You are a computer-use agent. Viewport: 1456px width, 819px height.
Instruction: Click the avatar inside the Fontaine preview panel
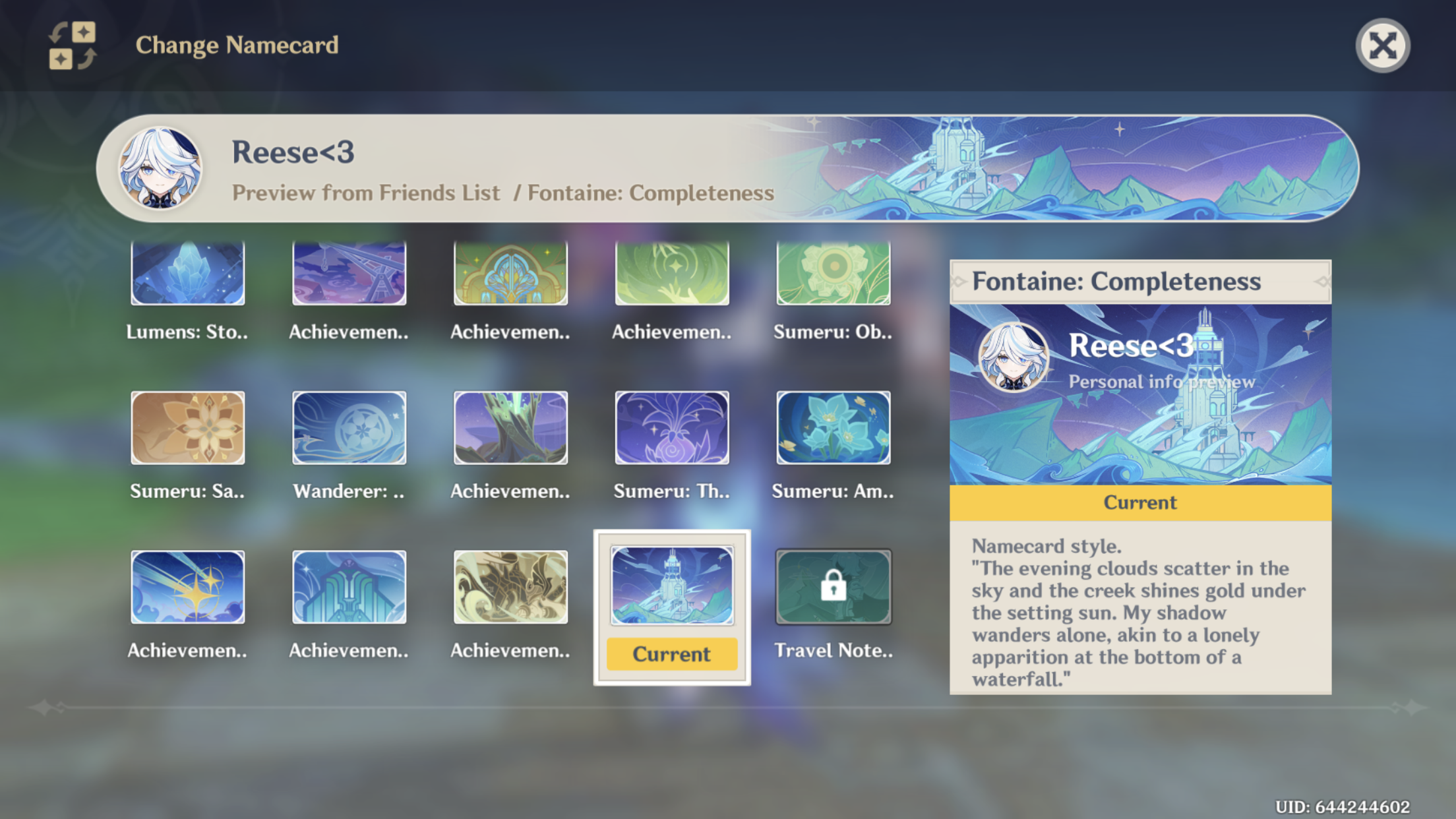coord(1014,357)
